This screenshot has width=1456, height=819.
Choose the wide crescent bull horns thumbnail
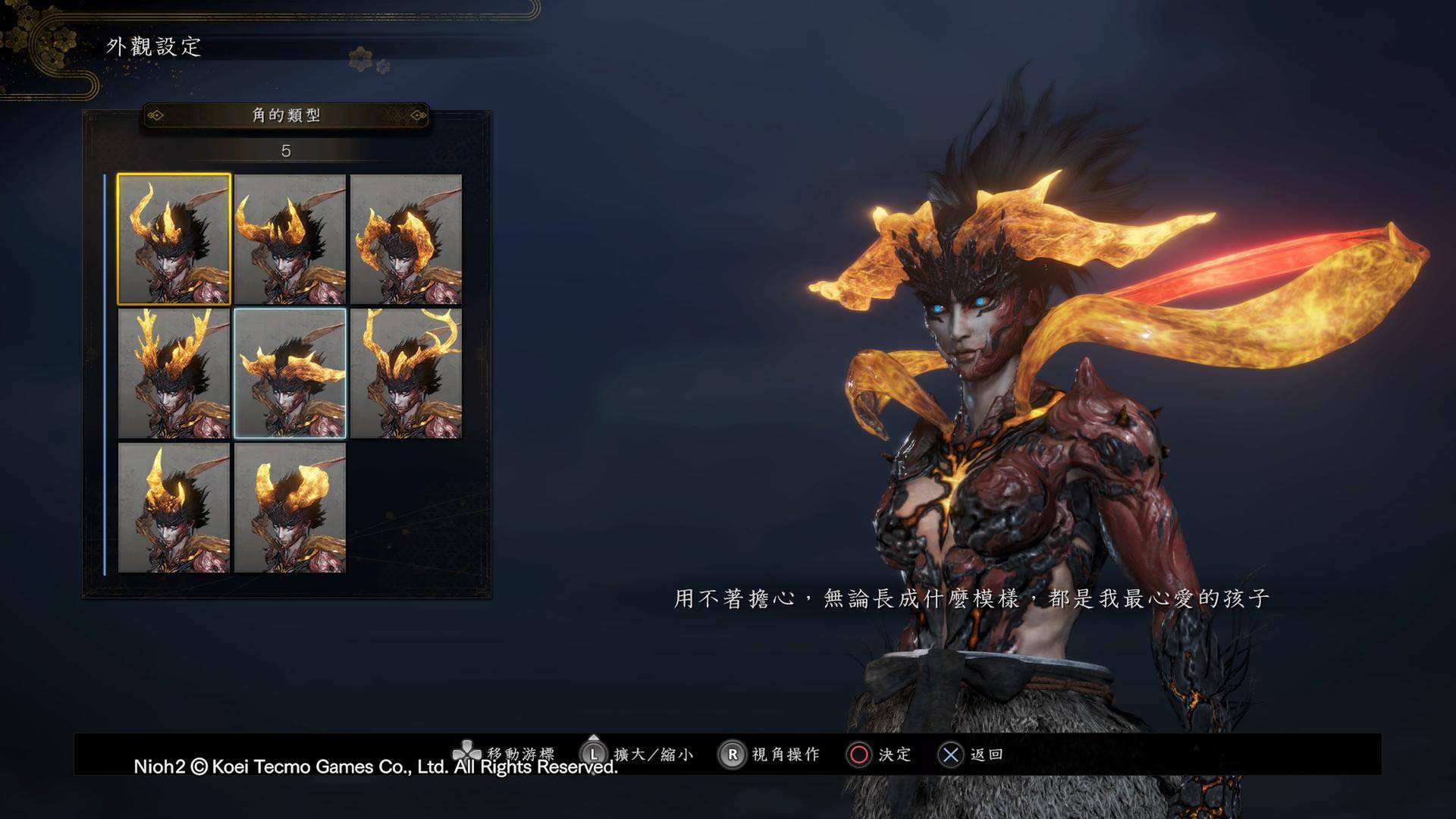coord(290,239)
